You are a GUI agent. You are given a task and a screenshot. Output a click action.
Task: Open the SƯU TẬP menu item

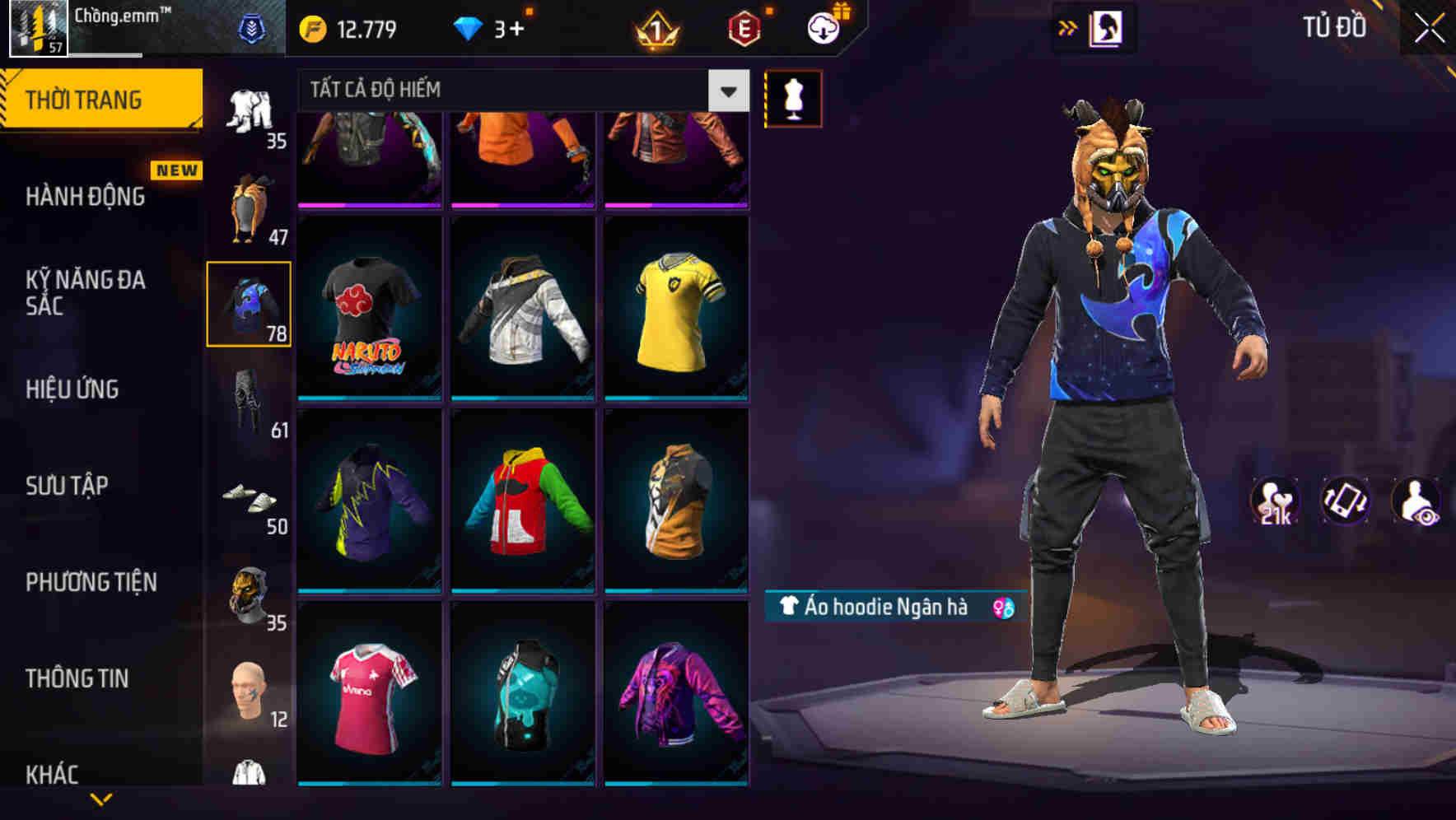(x=66, y=487)
